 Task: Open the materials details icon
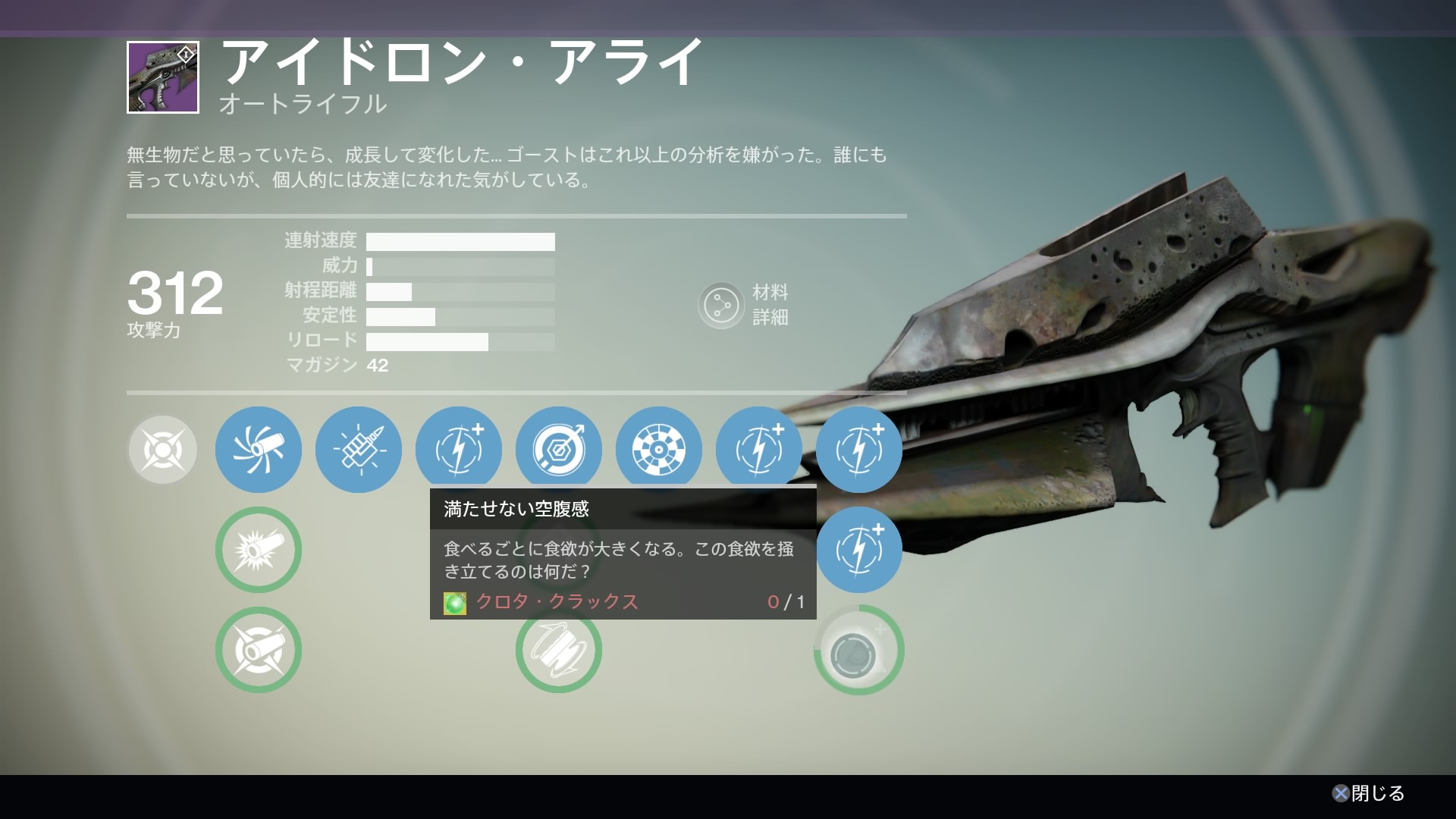click(x=720, y=306)
